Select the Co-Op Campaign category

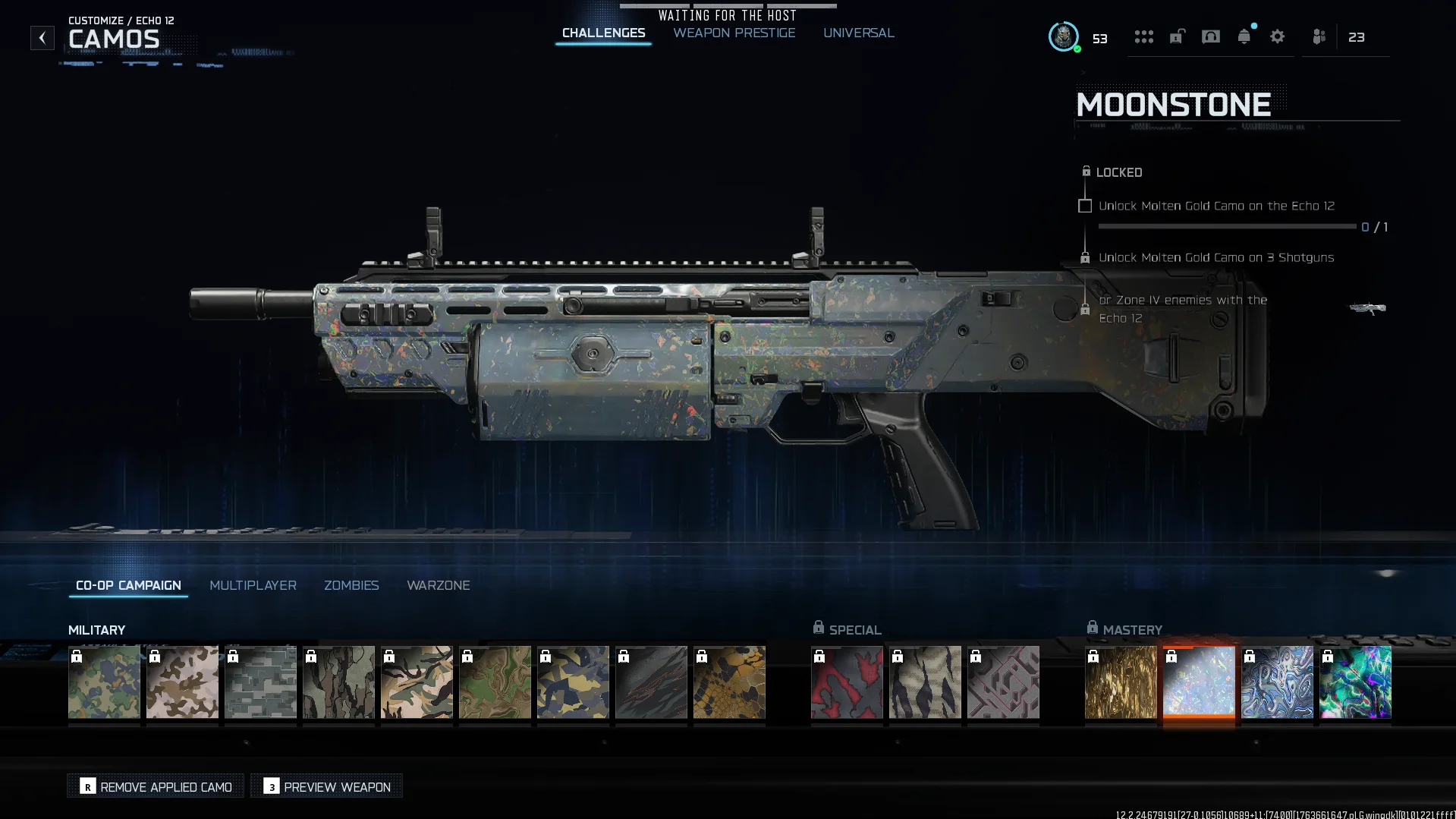coord(128,585)
